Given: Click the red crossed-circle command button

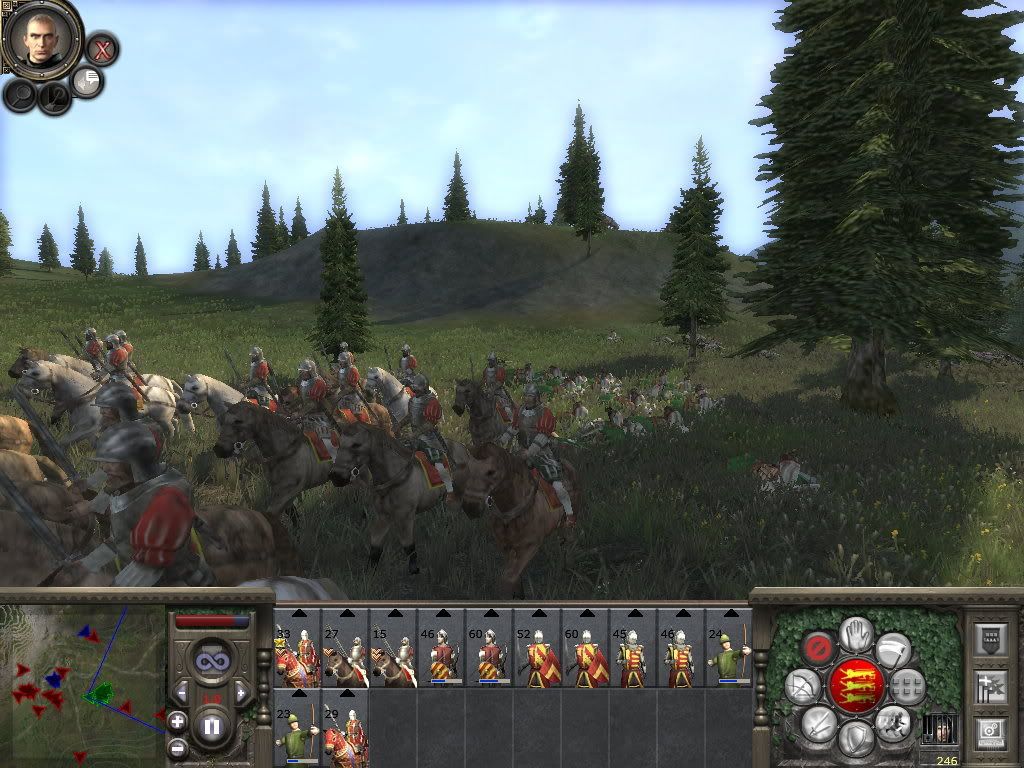Looking at the screenshot, I should click(819, 648).
